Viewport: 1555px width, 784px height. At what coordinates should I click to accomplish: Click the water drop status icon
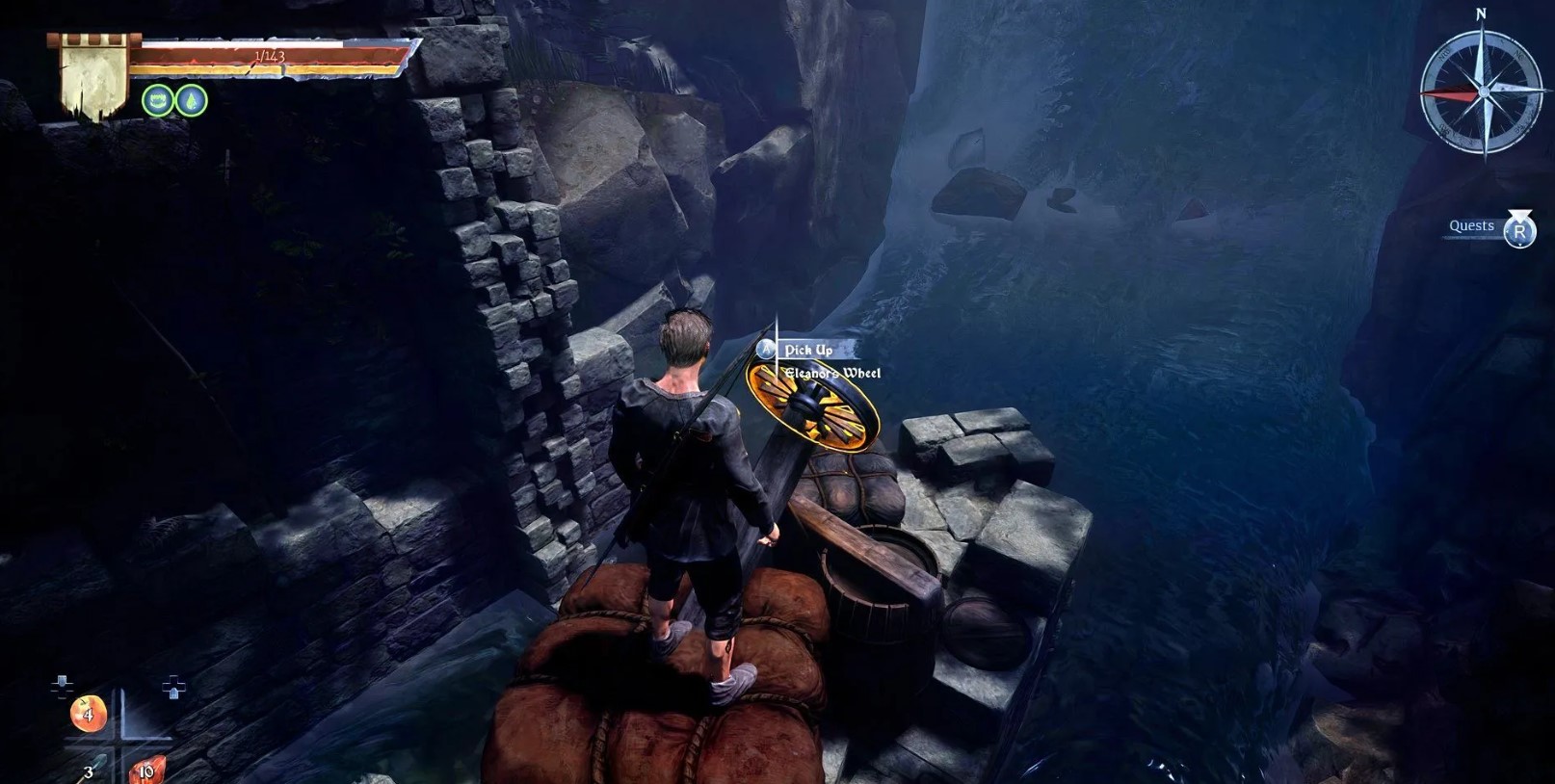click(x=192, y=100)
